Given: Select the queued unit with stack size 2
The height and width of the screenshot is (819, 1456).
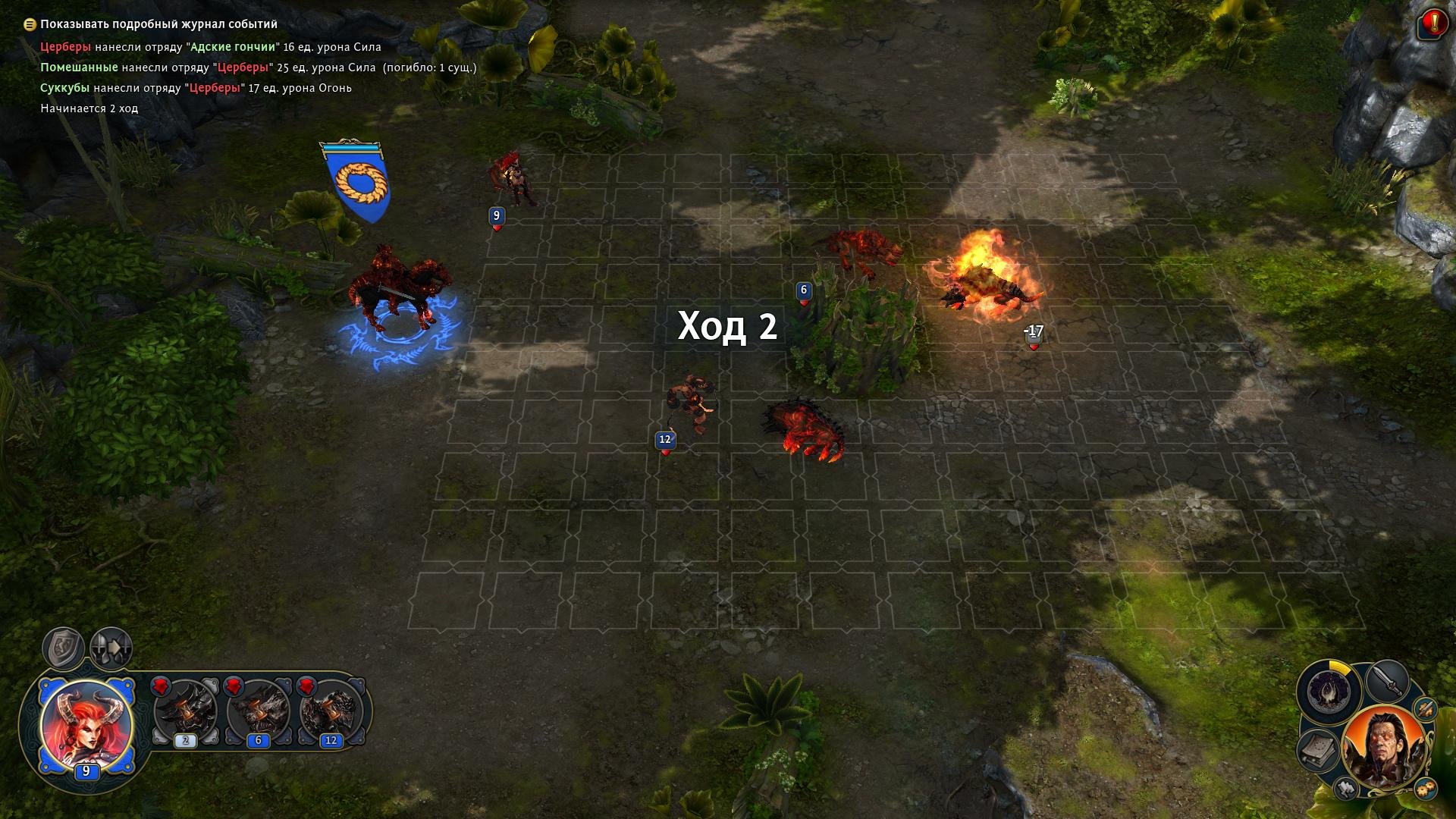Looking at the screenshot, I should point(185,713).
